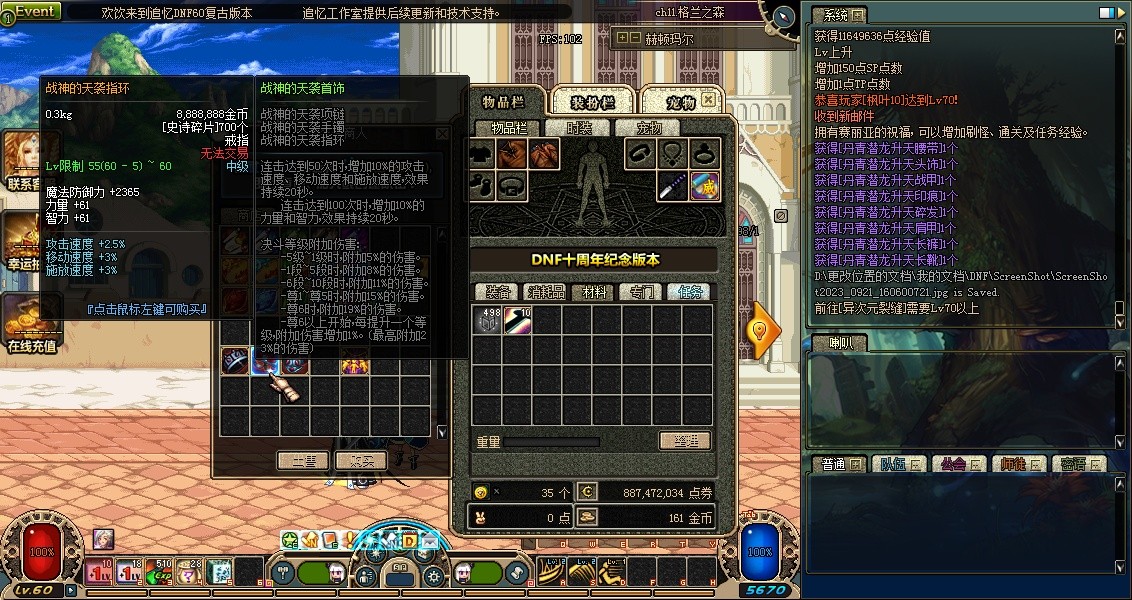The image size is (1132, 600).
Task: Choose the 购买 buy button in shop
Action: point(360,461)
